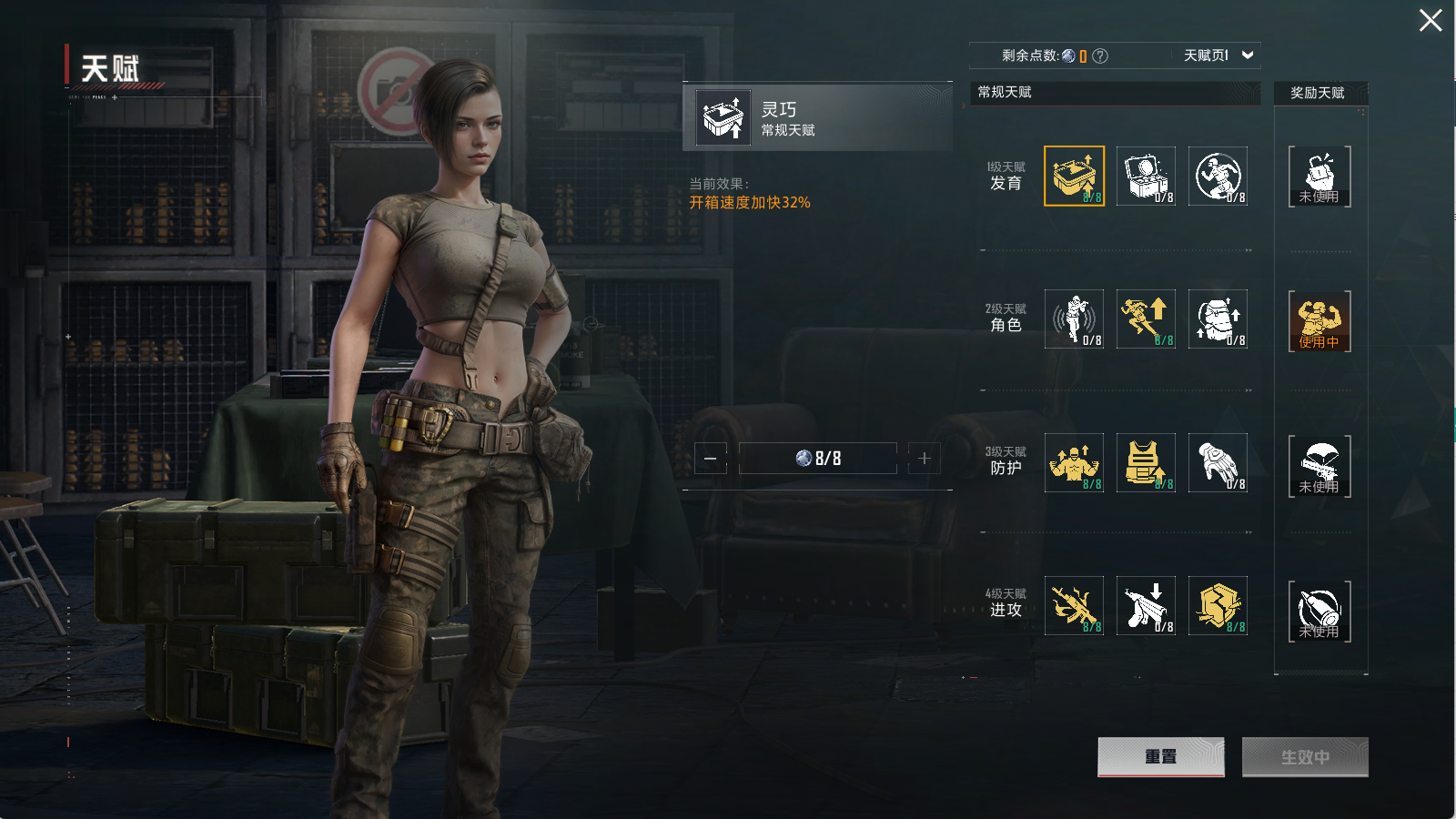Select the crate-opening speed talent icon

click(1074, 176)
